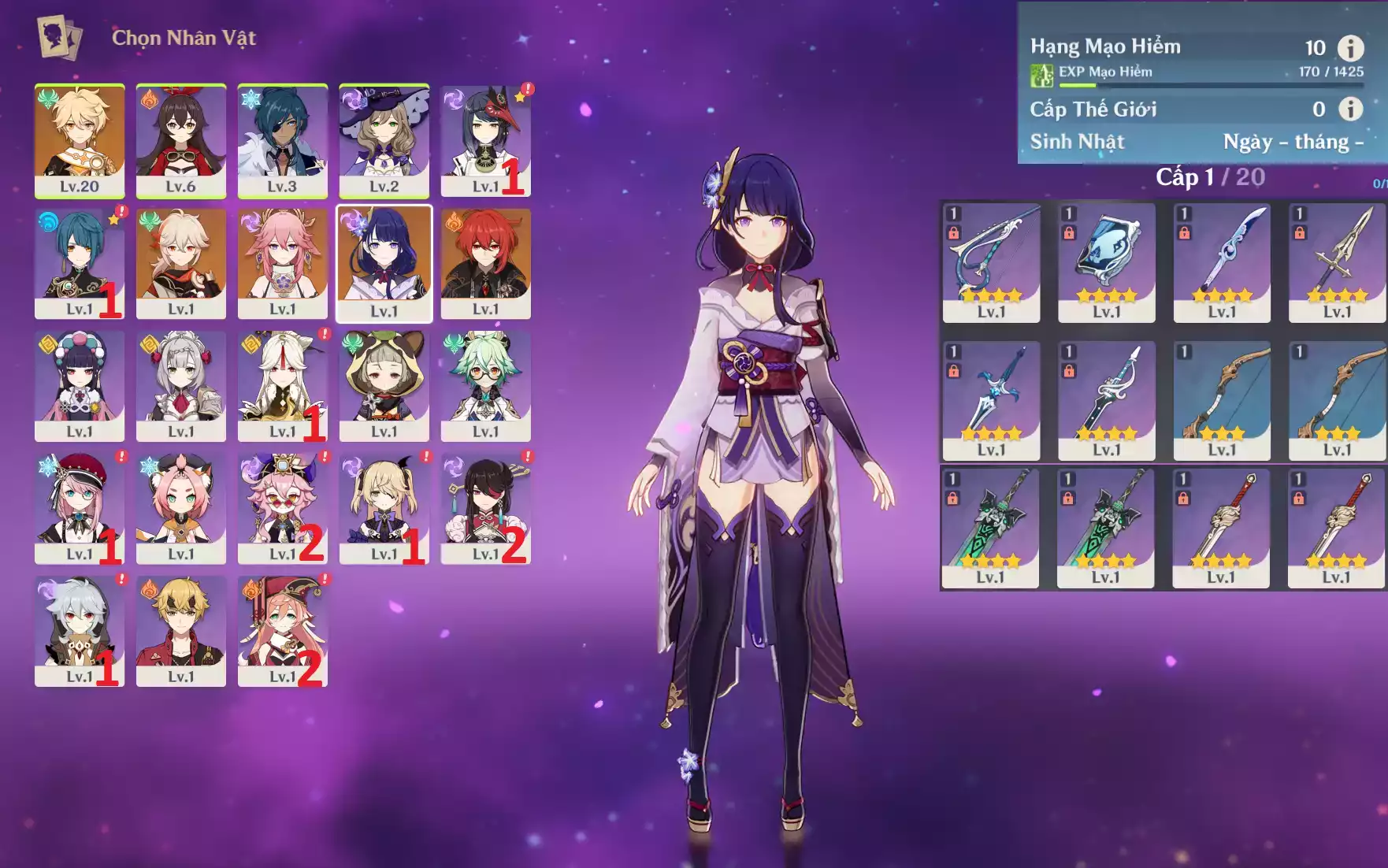
Task: Choose Amber at Lv.6
Action: [x=180, y=140]
